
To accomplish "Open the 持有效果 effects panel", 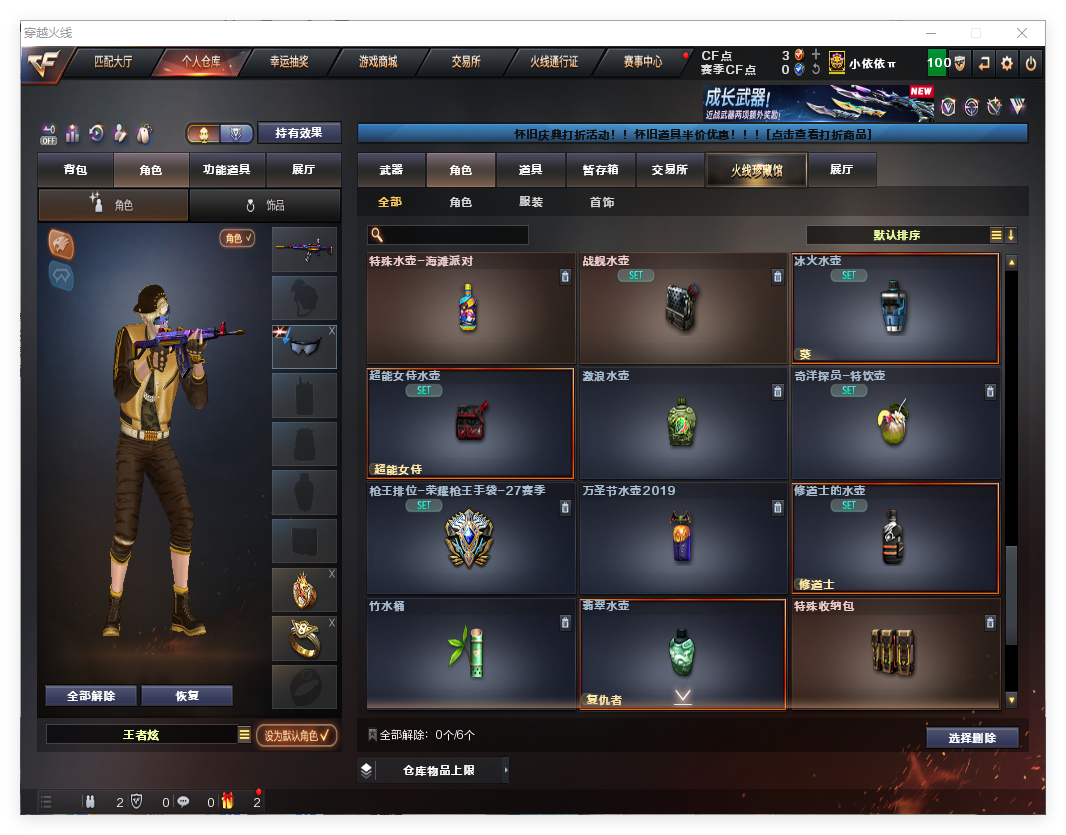I will 299,133.
